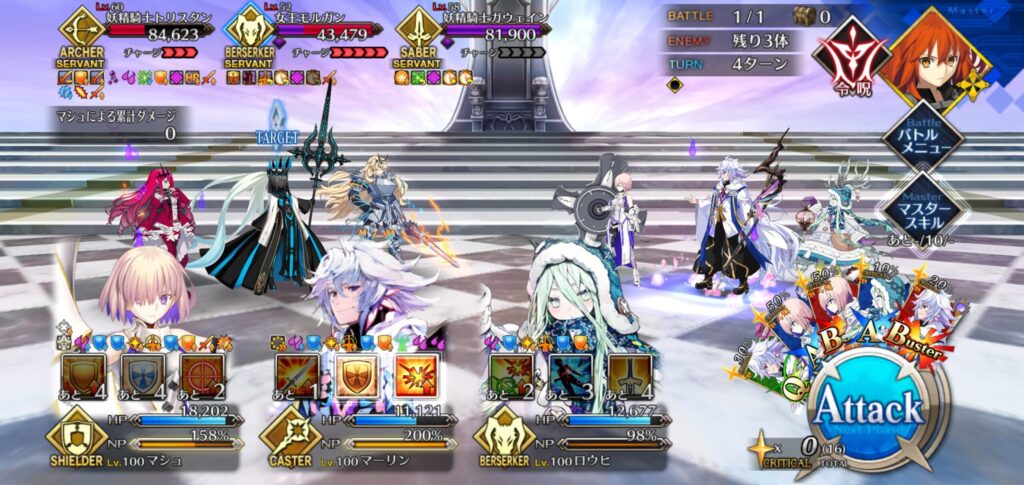Select the Berserker's sword skill icon

(629, 377)
